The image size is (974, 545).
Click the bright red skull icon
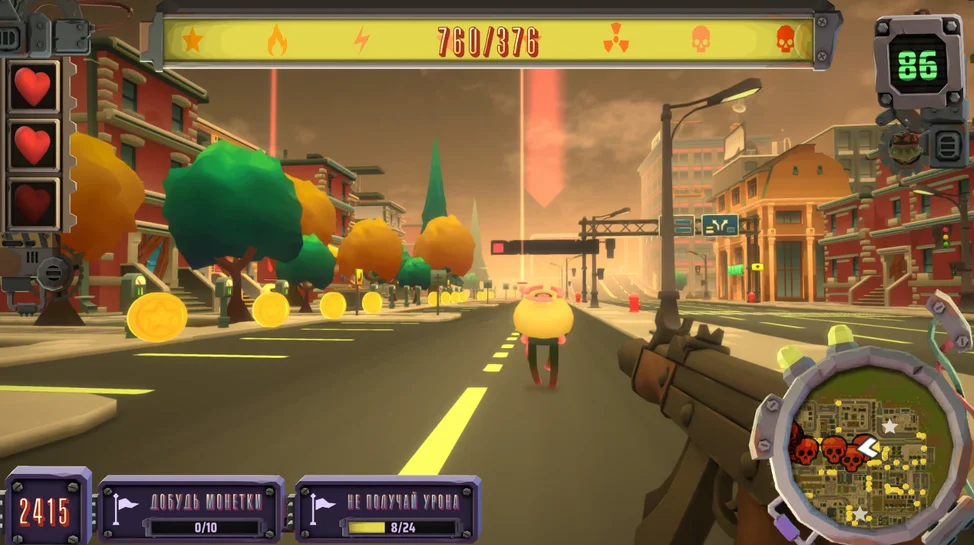[x=786, y=40]
